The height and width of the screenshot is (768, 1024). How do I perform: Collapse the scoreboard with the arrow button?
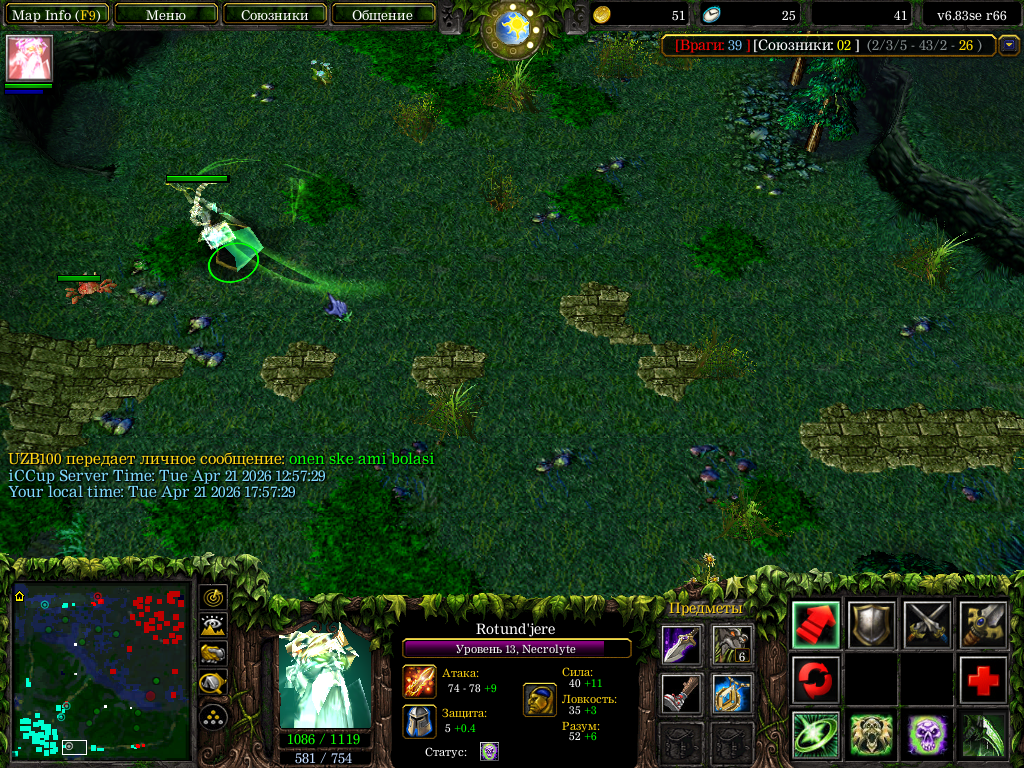[1009, 45]
